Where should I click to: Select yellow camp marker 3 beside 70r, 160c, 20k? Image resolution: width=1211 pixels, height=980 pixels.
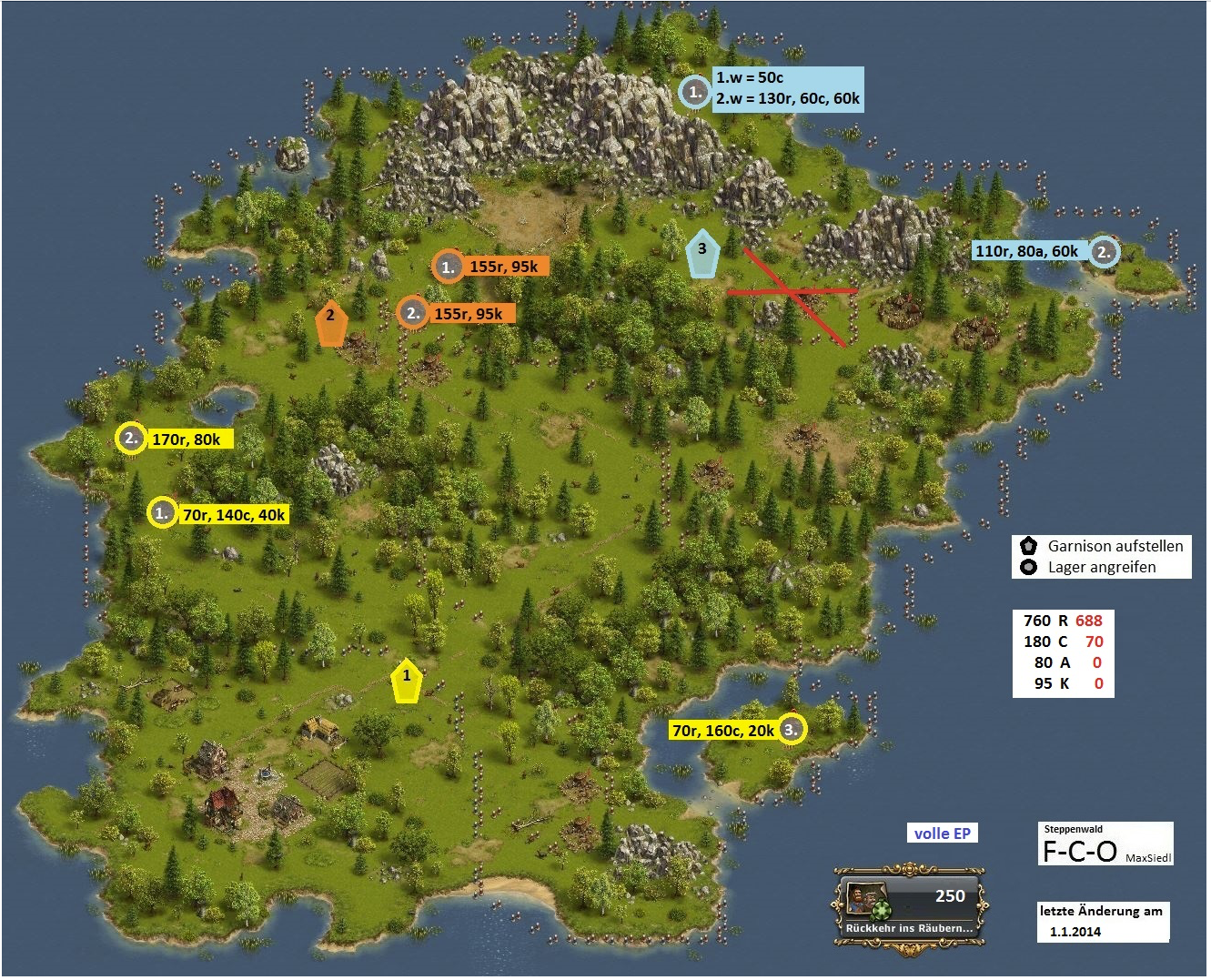pos(792,730)
